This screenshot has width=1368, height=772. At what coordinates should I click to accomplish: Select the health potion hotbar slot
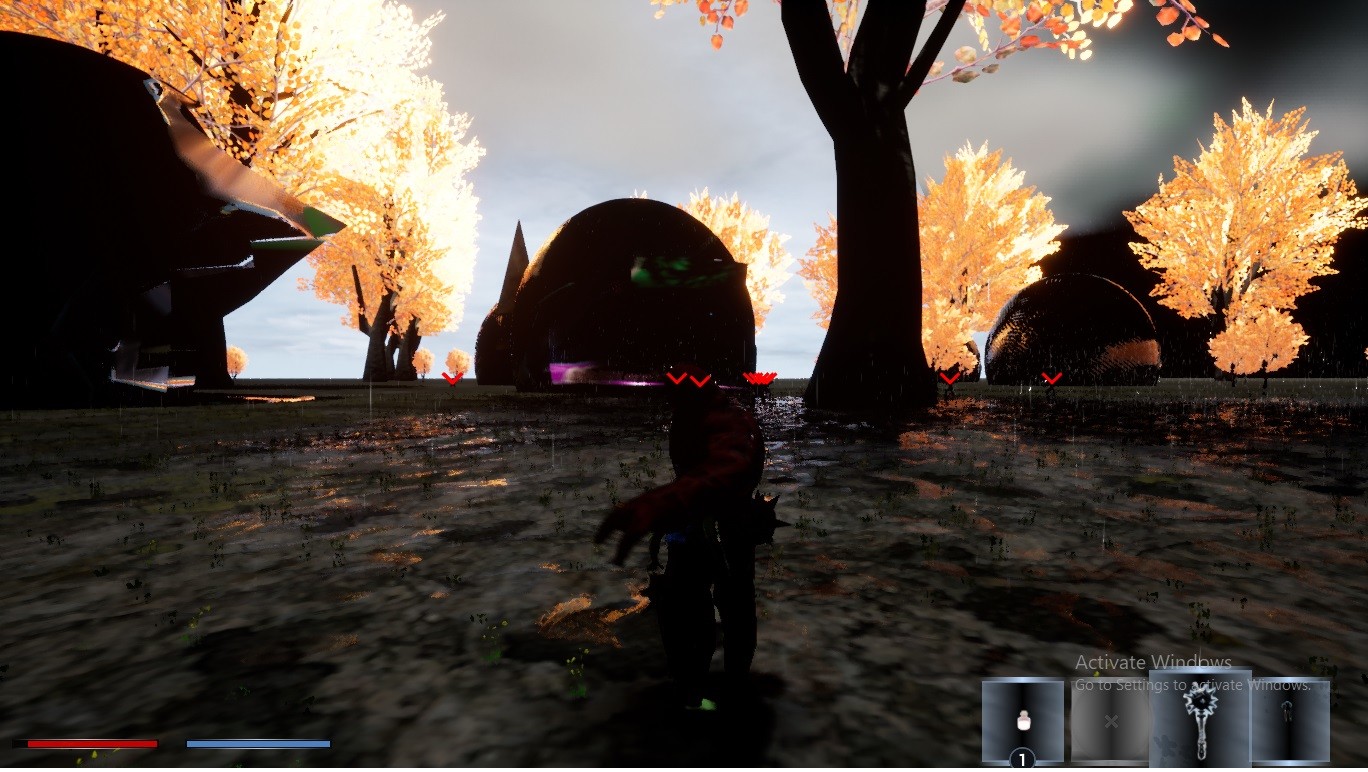(x=1024, y=718)
